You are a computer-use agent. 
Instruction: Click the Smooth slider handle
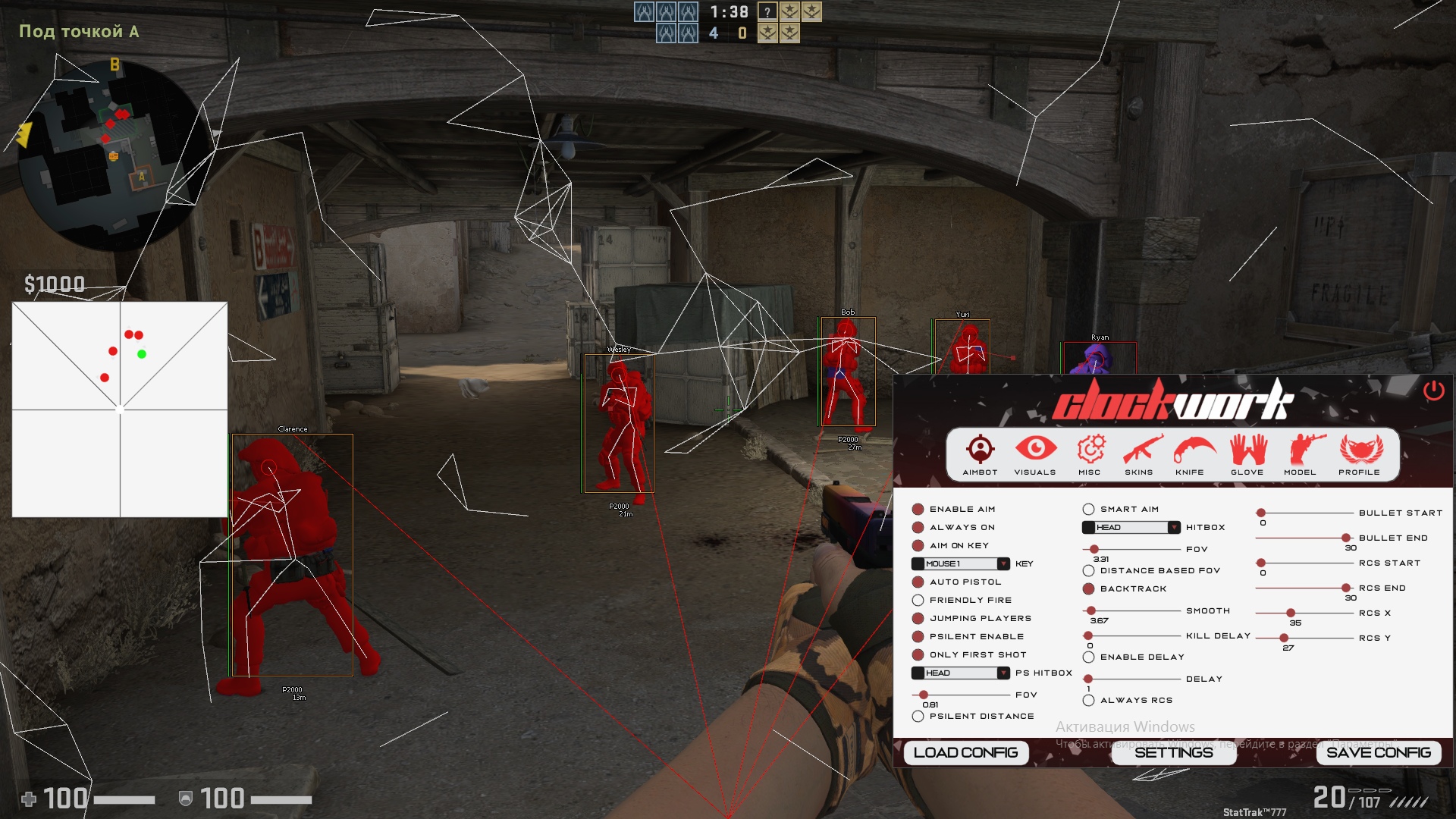click(1091, 610)
